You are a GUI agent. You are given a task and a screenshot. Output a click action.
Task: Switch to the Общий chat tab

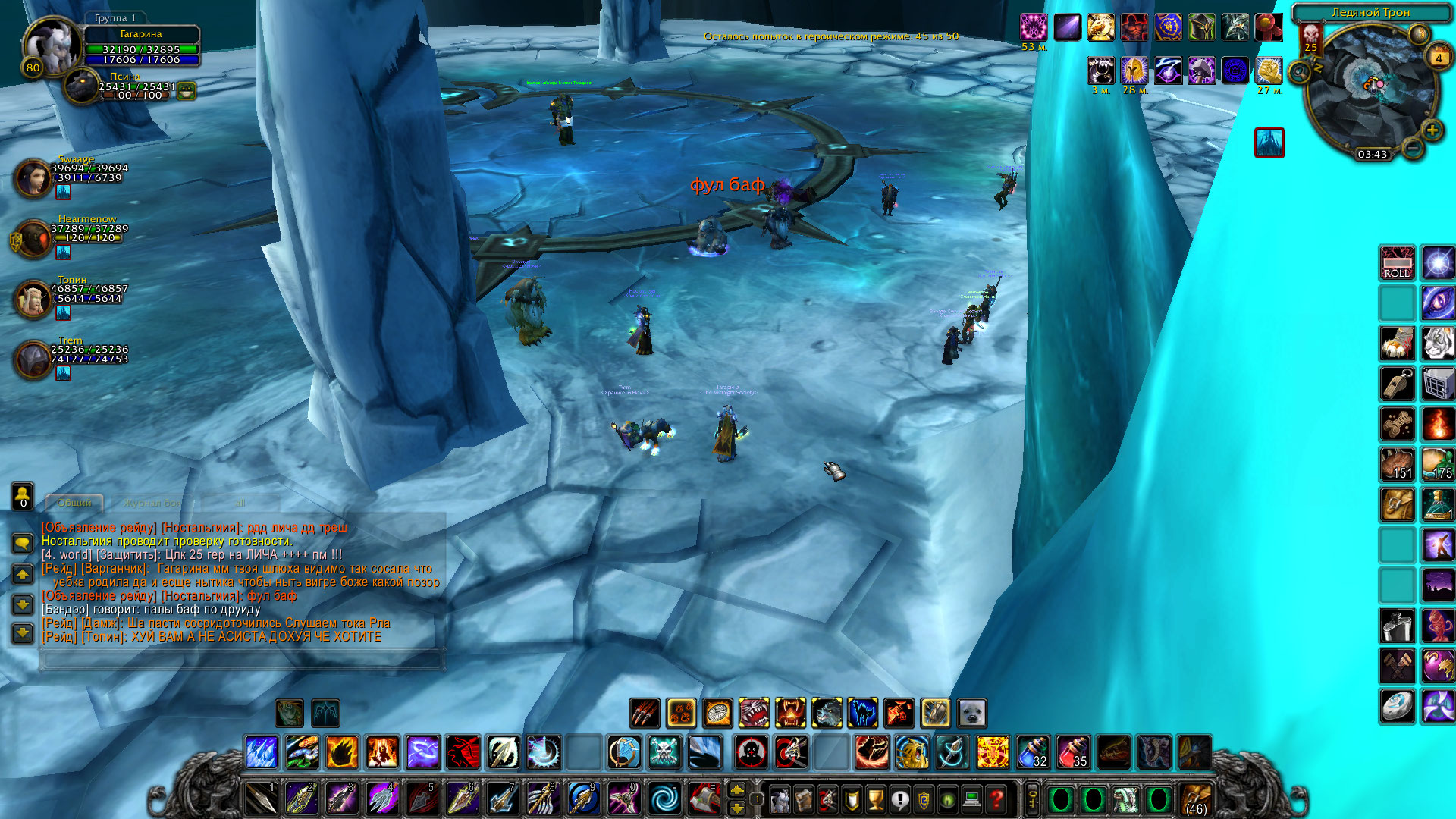[74, 503]
